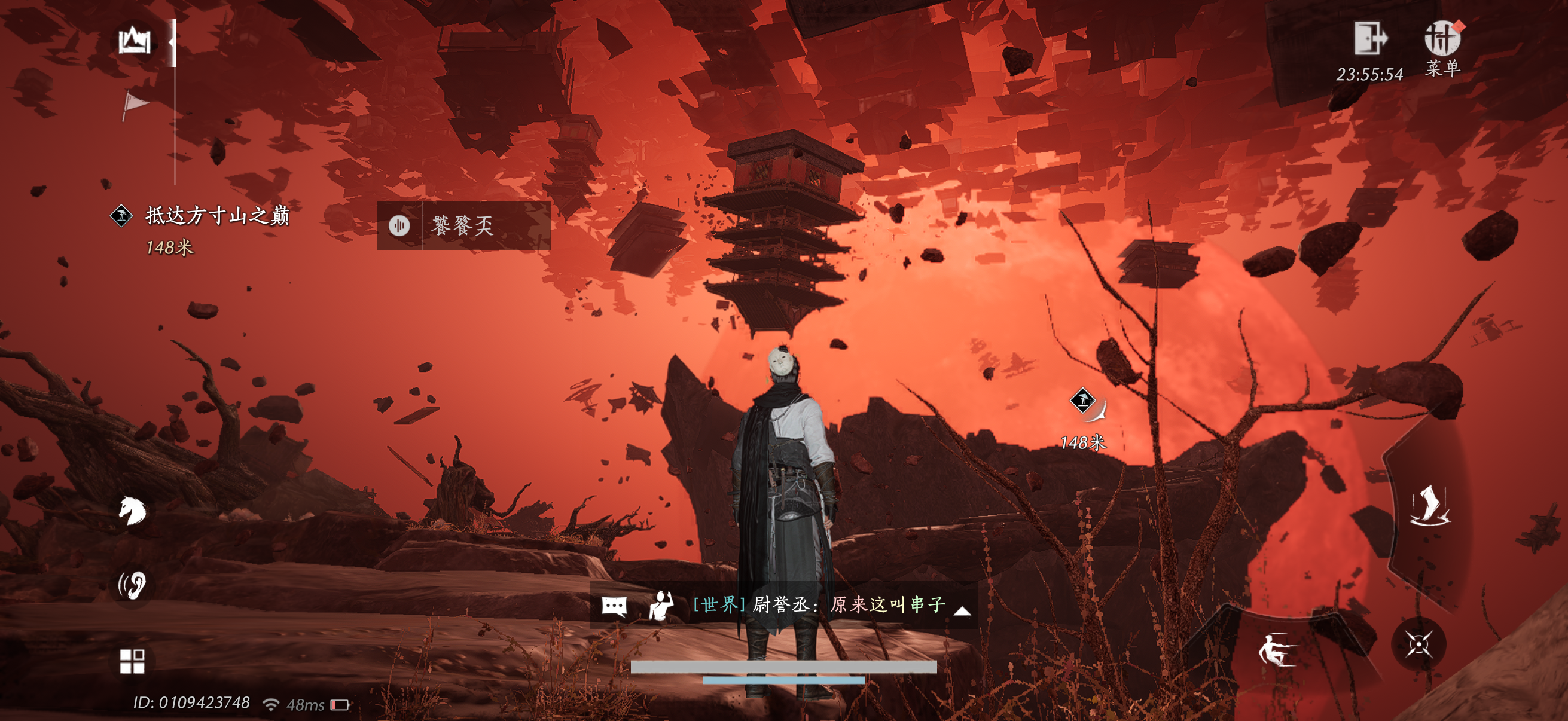Viewport: 1568px width, 721px height.
Task: Tap the 饕餮天 voice button
Action: coord(399,226)
